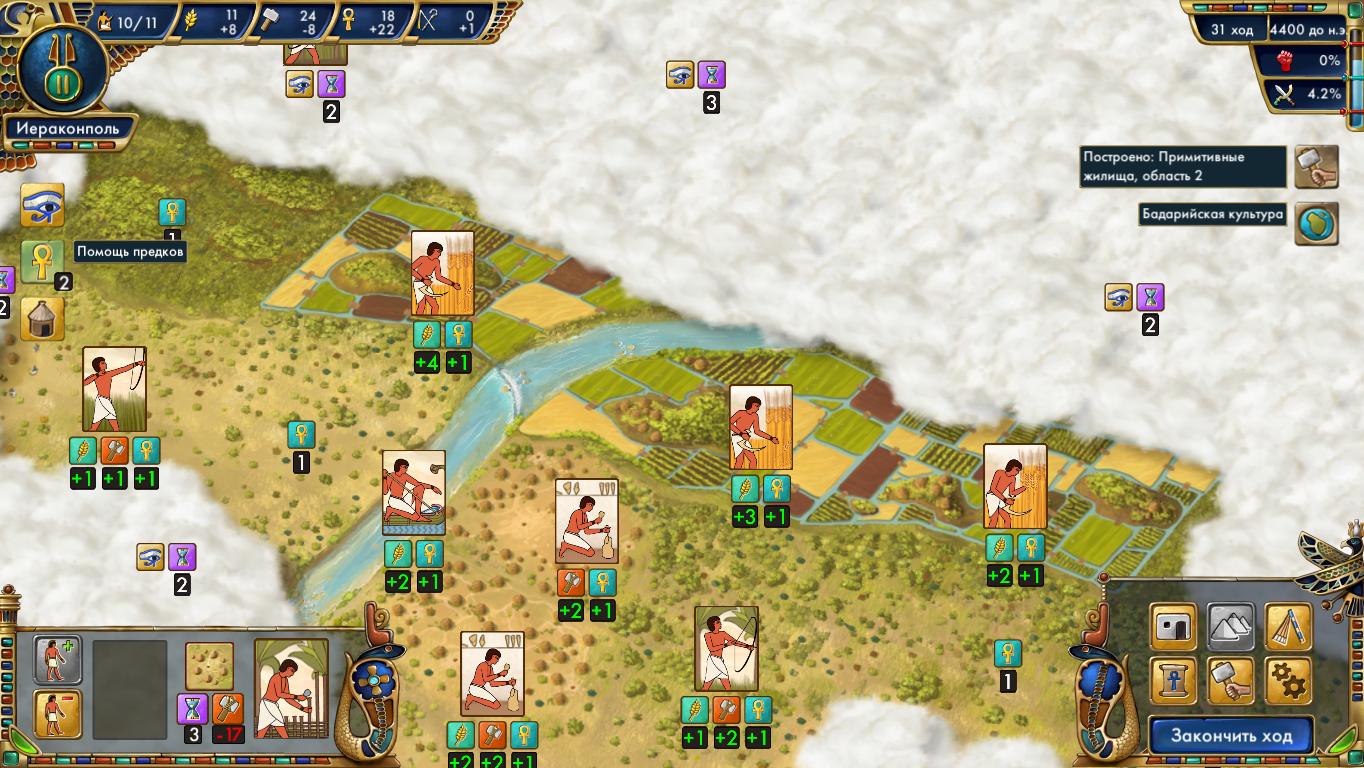1364x768 pixels.
Task: Open the striped fan icon panel
Action: coord(1289,627)
